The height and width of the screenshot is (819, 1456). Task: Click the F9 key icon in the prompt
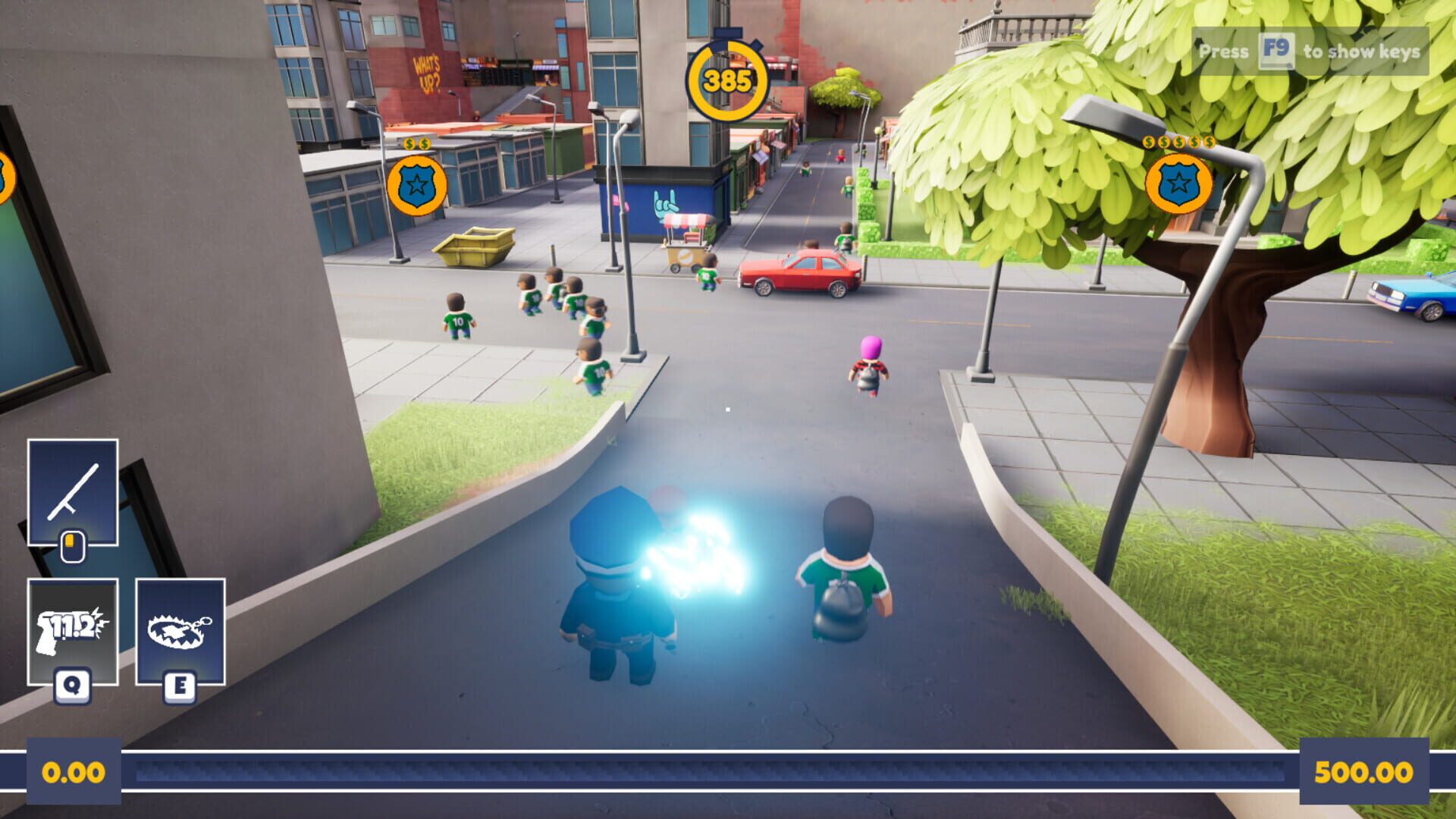coord(1275,52)
